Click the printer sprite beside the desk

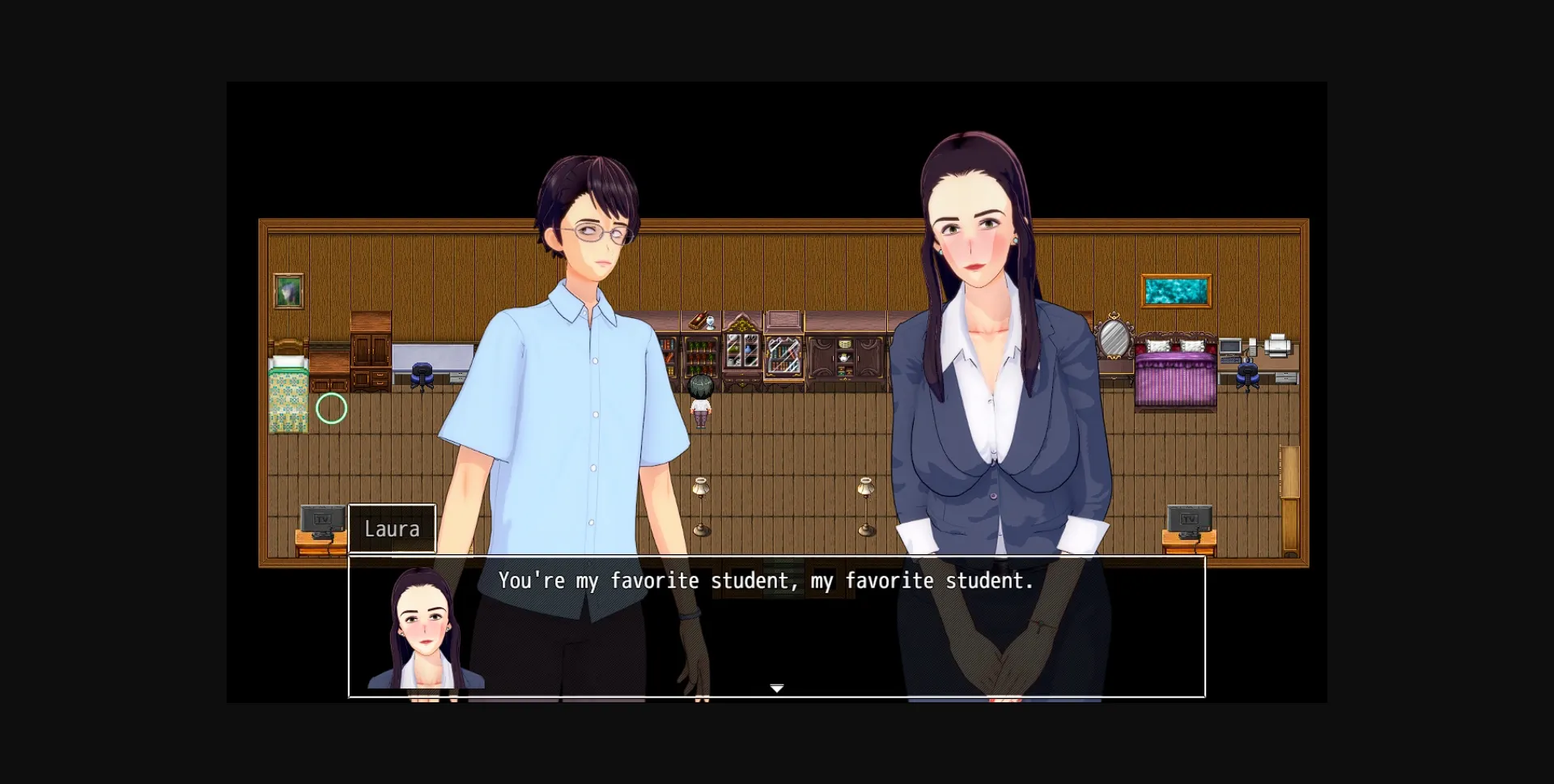(1277, 345)
